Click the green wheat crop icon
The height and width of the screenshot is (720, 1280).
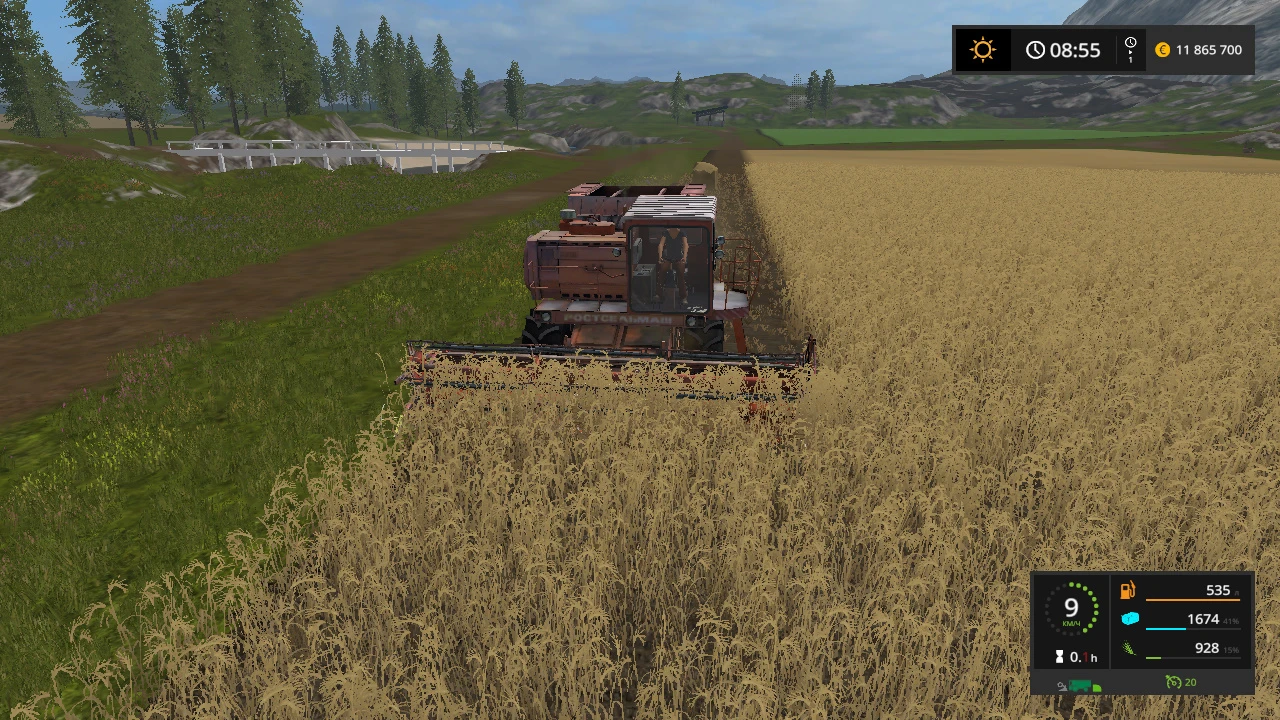[1128, 648]
